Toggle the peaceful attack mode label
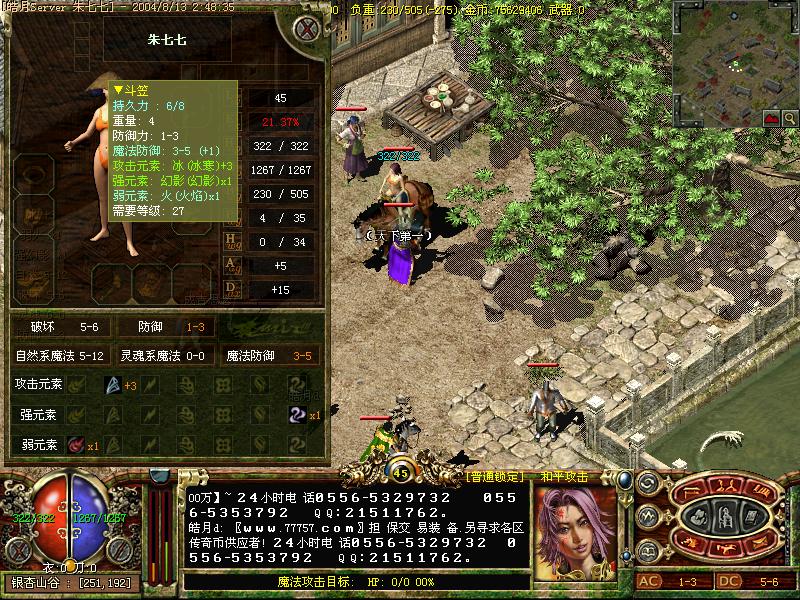Screen dimensions: 800x600 565,477
